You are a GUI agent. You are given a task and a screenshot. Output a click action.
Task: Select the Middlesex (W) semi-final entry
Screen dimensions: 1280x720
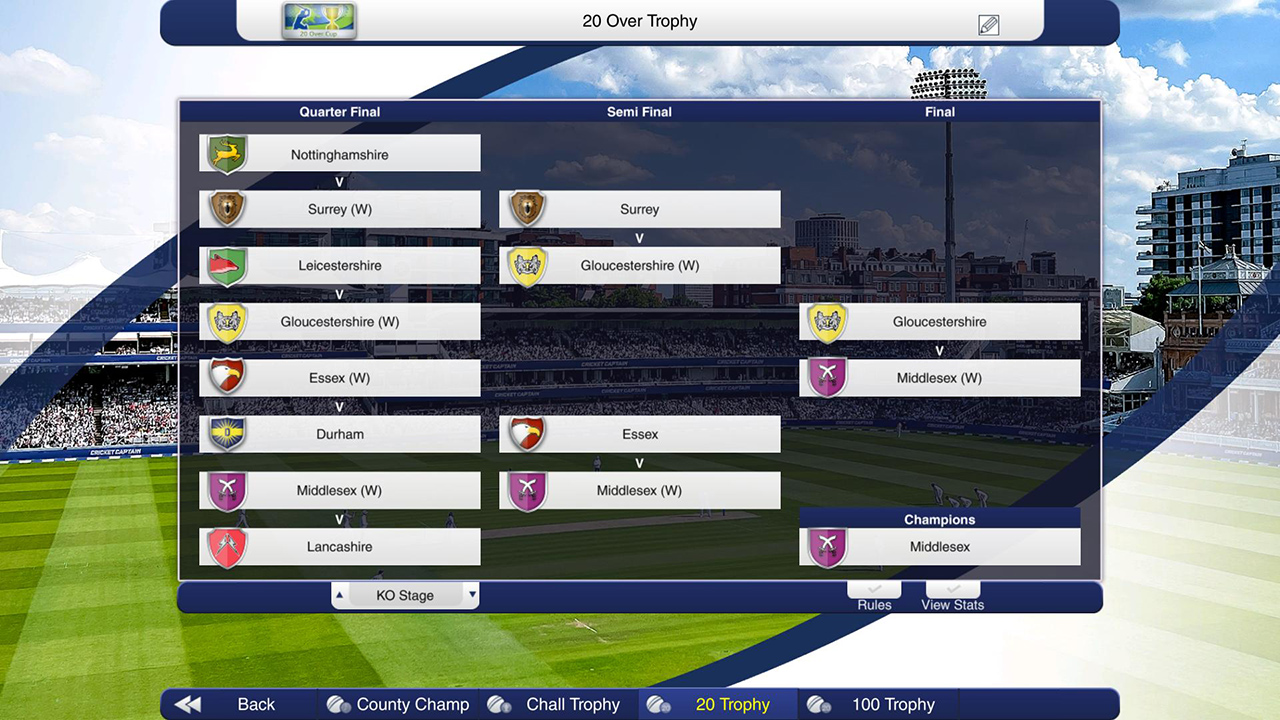click(x=640, y=490)
